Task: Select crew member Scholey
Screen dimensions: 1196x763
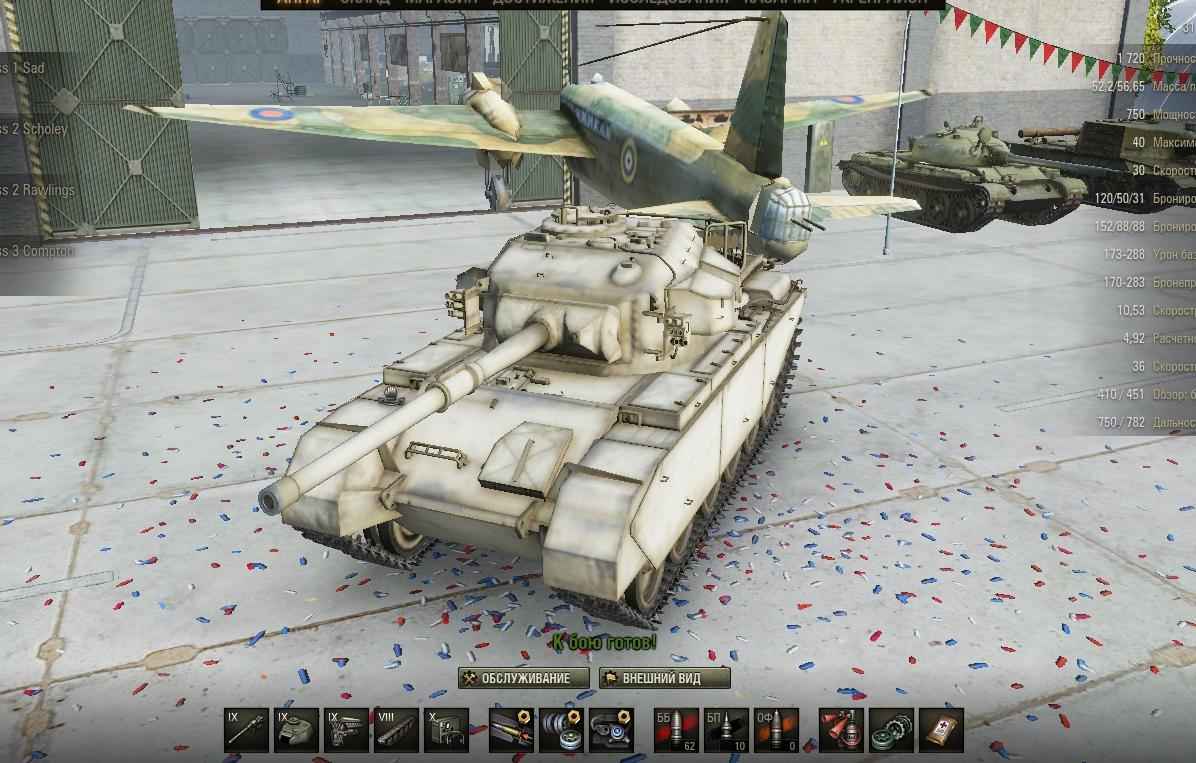Action: click(x=35, y=129)
